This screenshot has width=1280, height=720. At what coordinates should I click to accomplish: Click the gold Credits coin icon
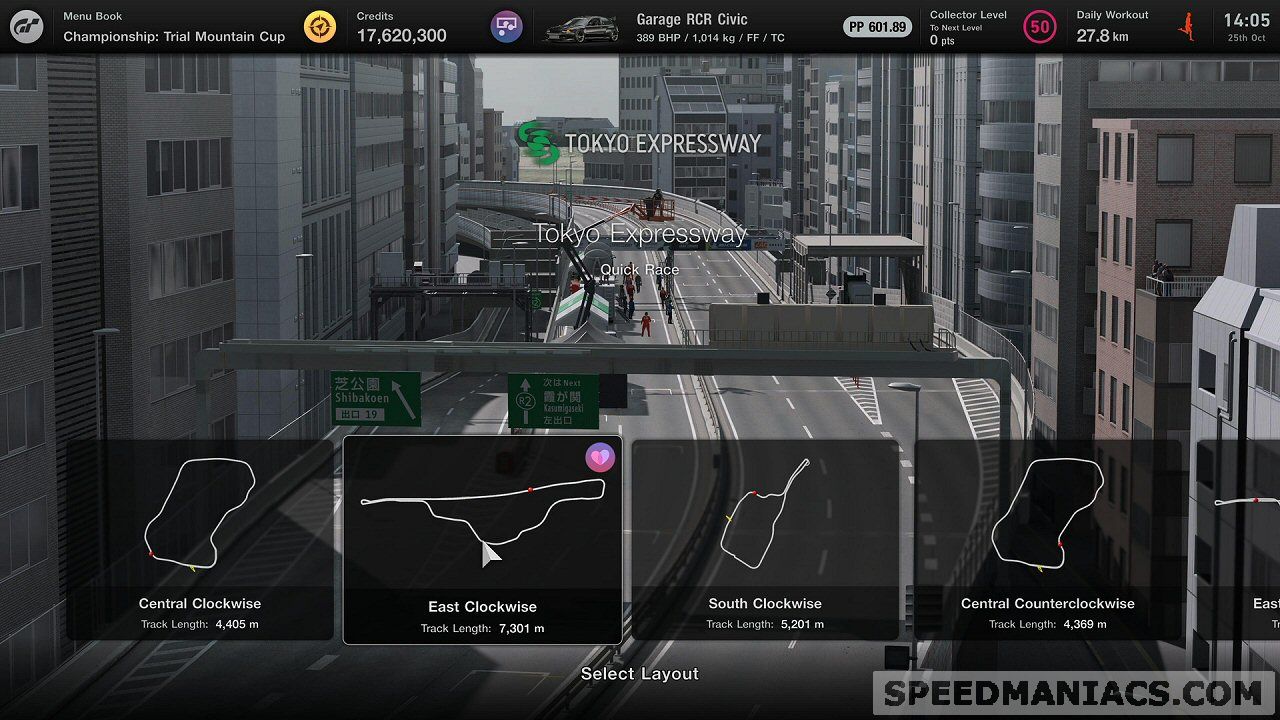(x=320, y=27)
